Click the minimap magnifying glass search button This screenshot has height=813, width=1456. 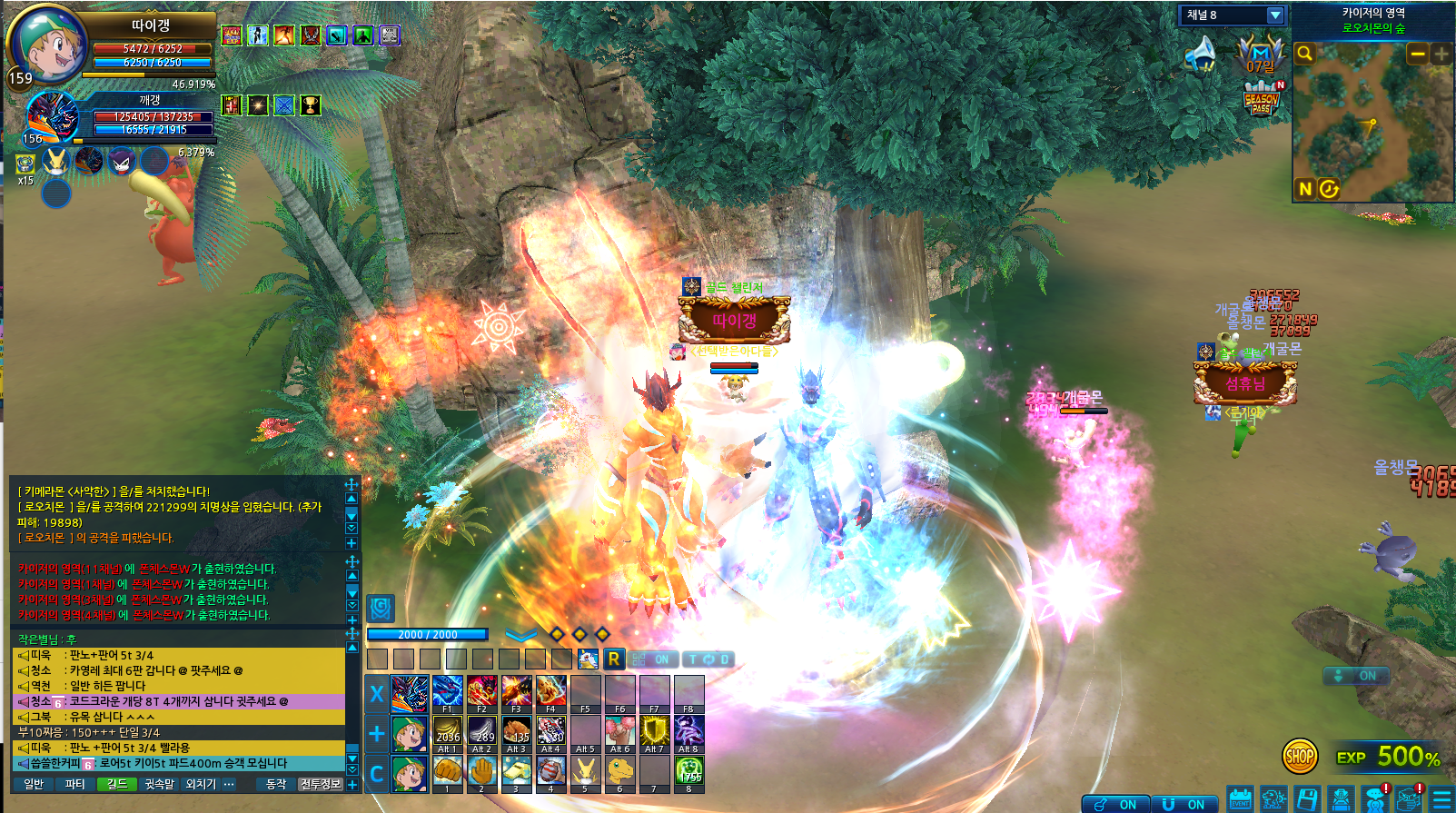click(1304, 54)
